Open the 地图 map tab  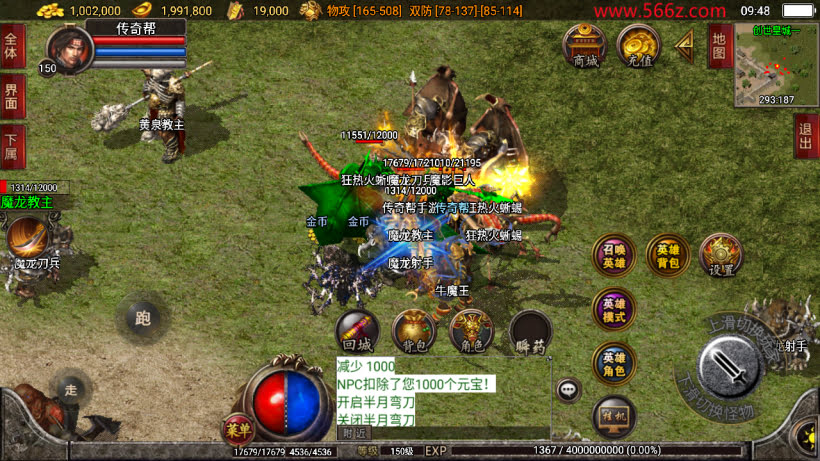click(720, 46)
